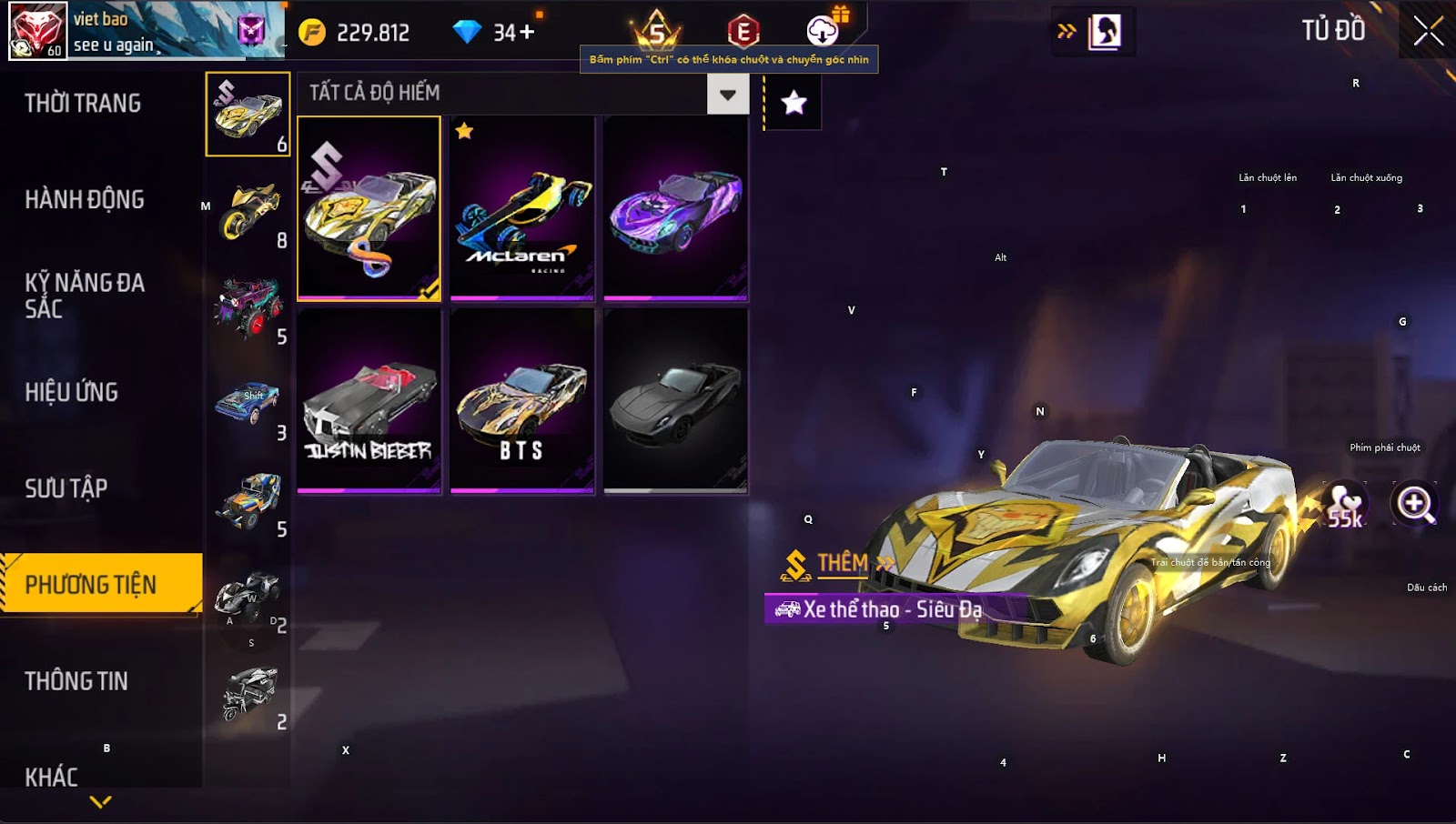This screenshot has height=824, width=1456.
Task: Switch to the Hành Động tab
Action: point(85,200)
